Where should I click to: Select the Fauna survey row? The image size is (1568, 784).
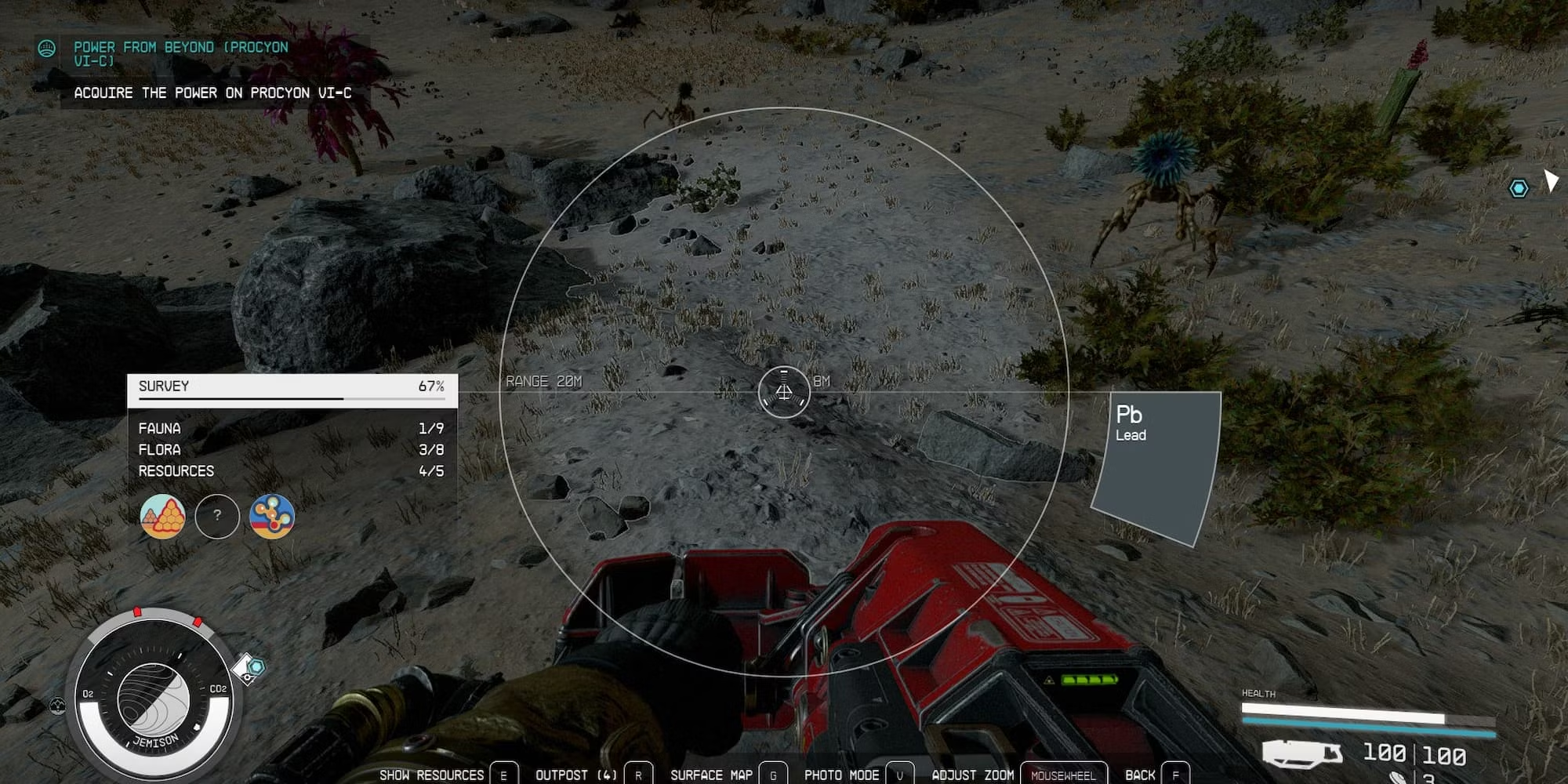(291, 428)
